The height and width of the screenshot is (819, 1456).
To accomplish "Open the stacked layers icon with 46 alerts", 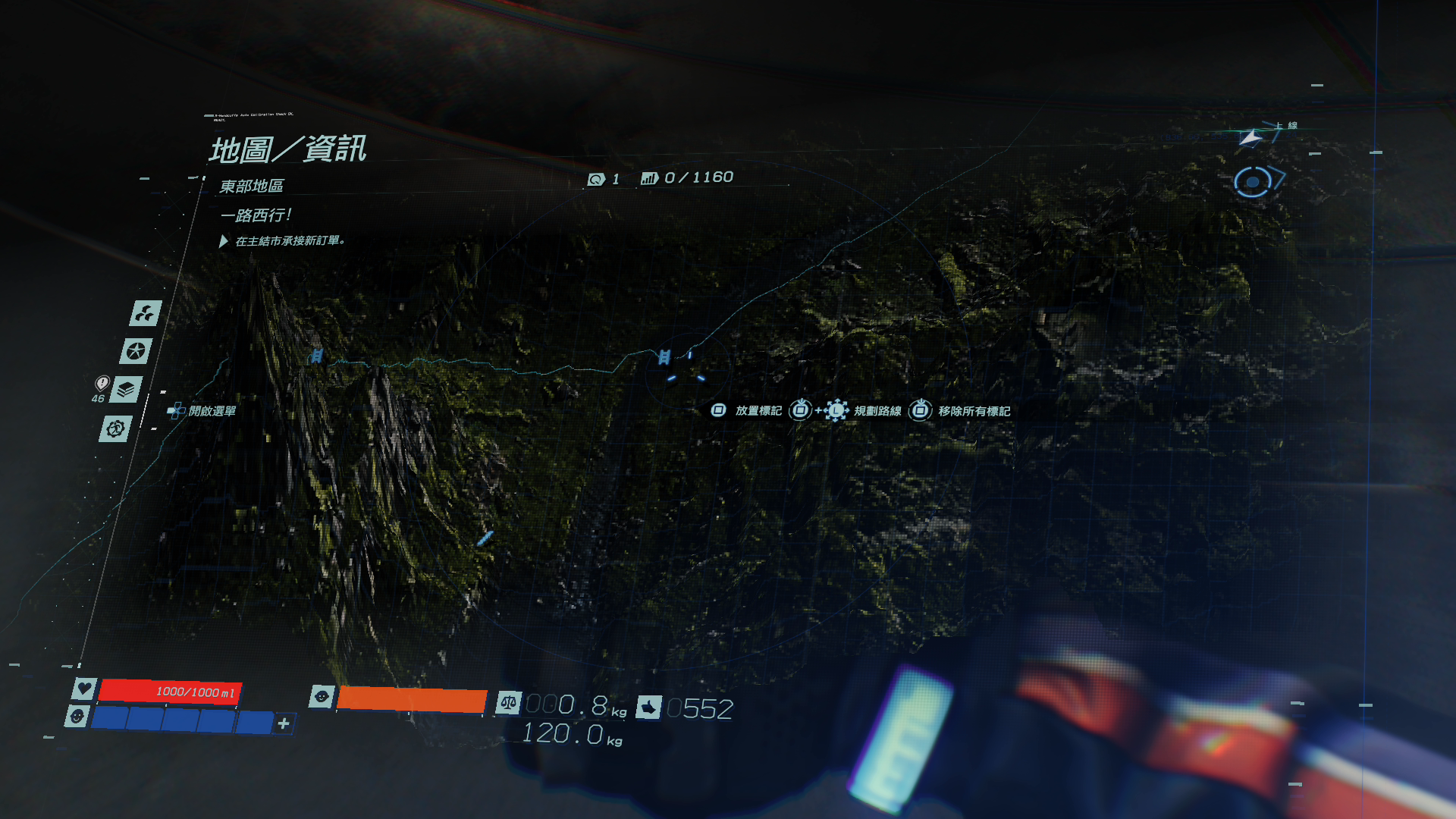I will pos(126,390).
